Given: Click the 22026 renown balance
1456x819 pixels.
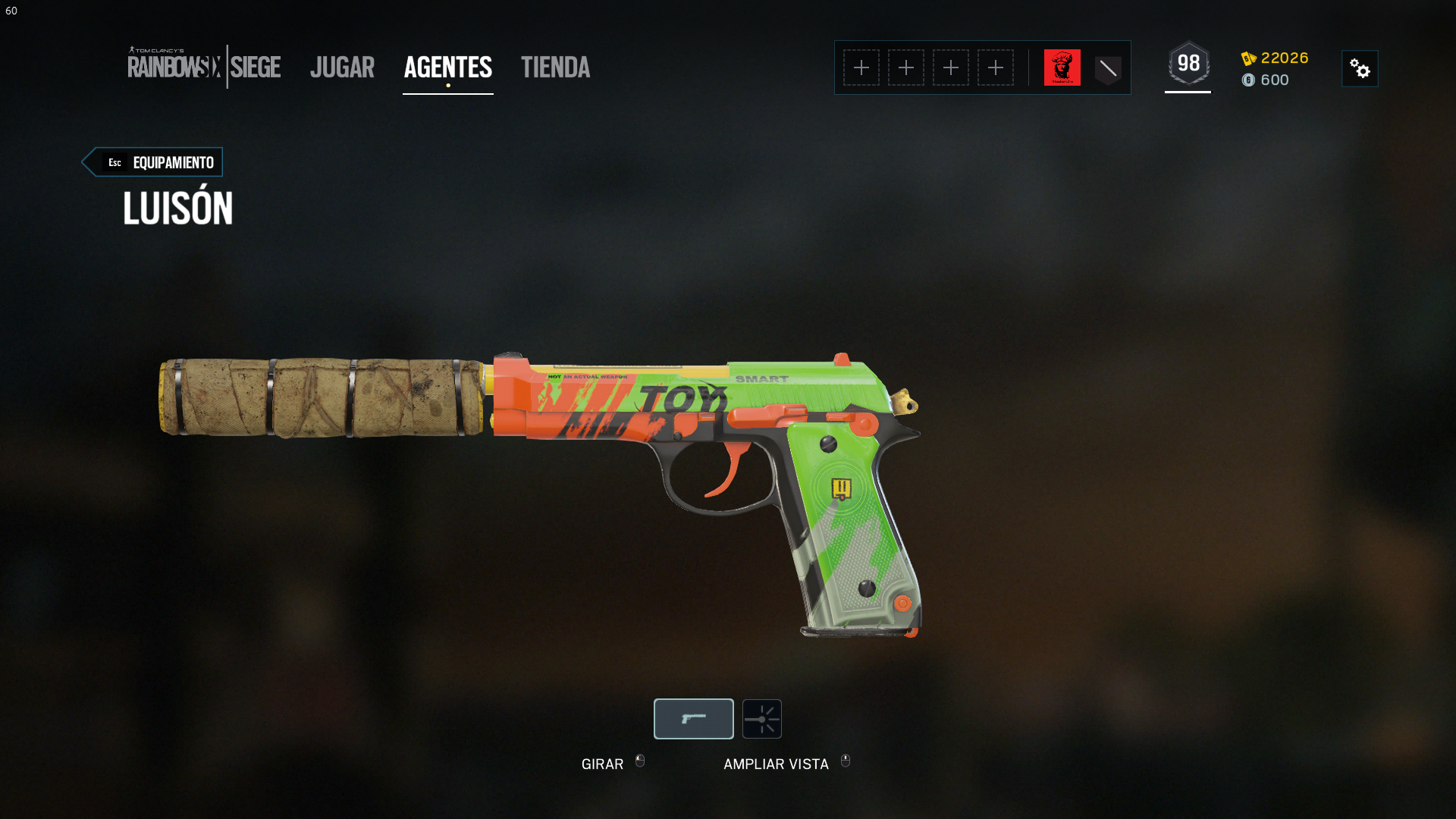Looking at the screenshot, I should point(1283,58).
